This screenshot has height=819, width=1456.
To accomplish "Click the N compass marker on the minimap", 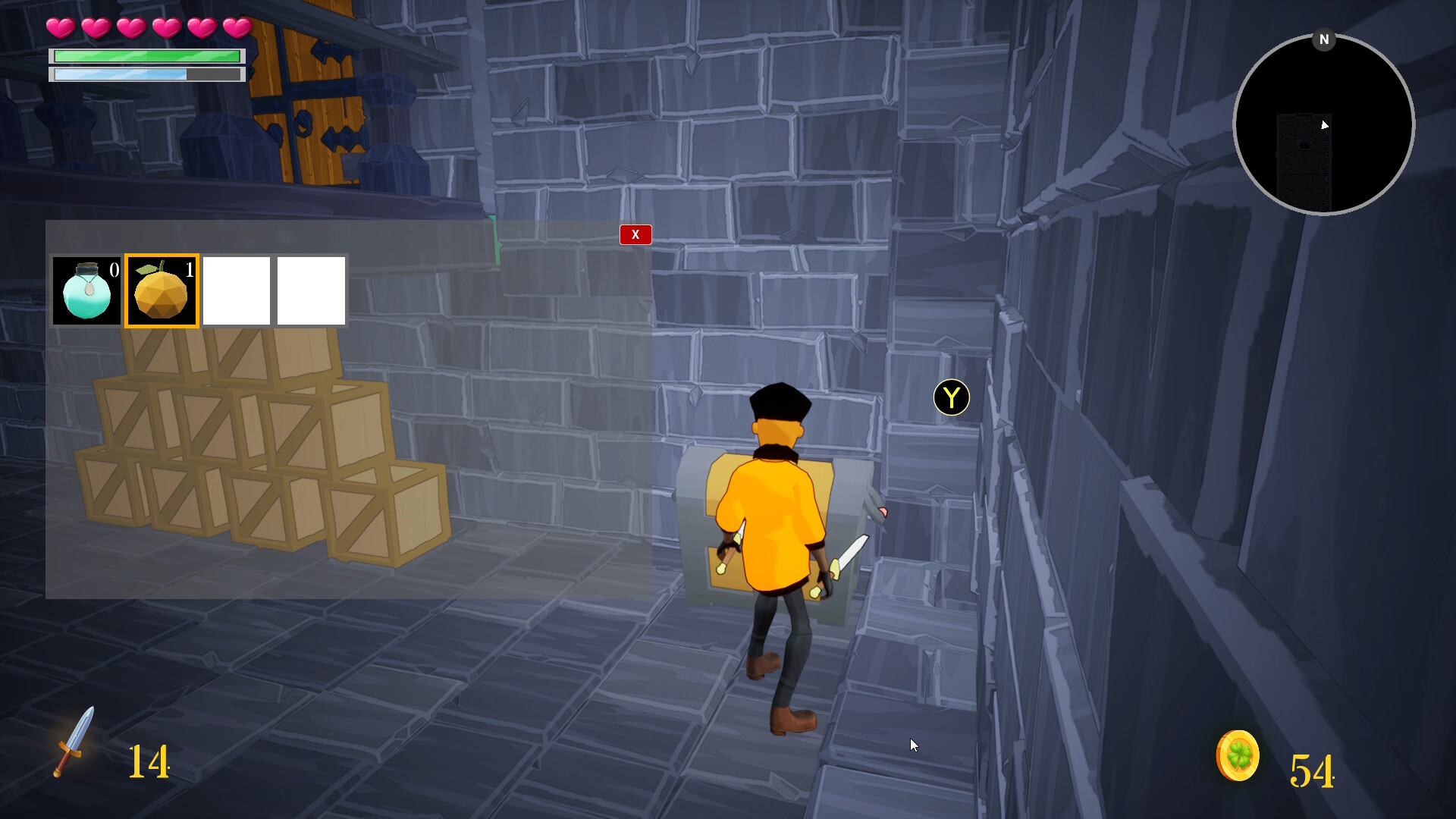I will point(1324,39).
